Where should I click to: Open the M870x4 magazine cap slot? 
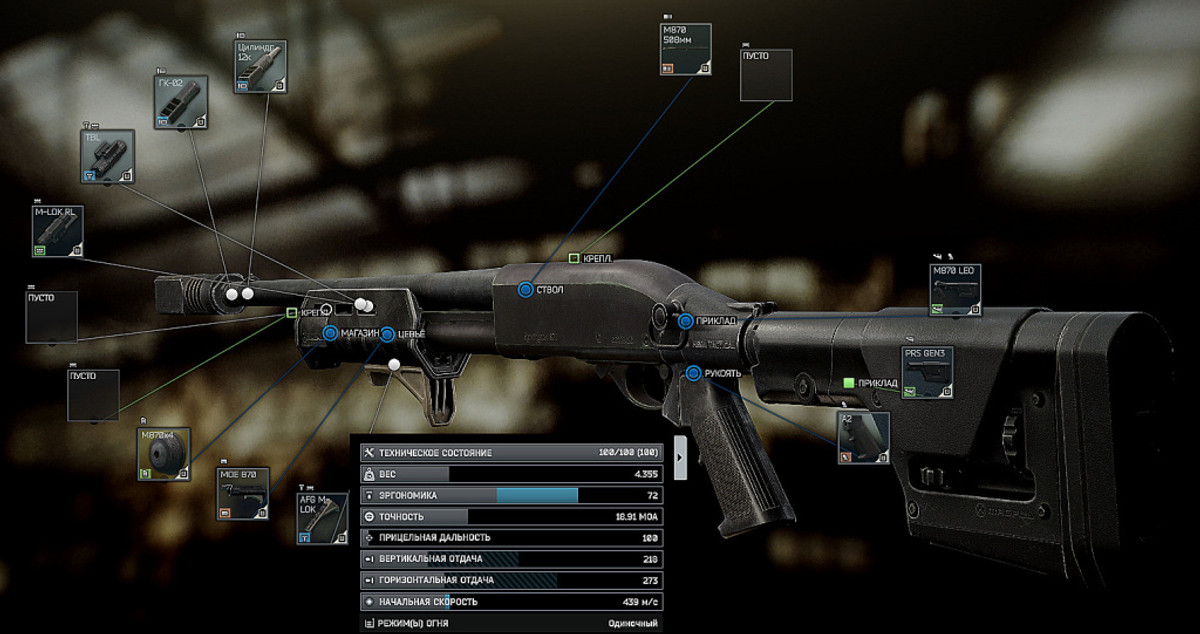click(x=164, y=454)
